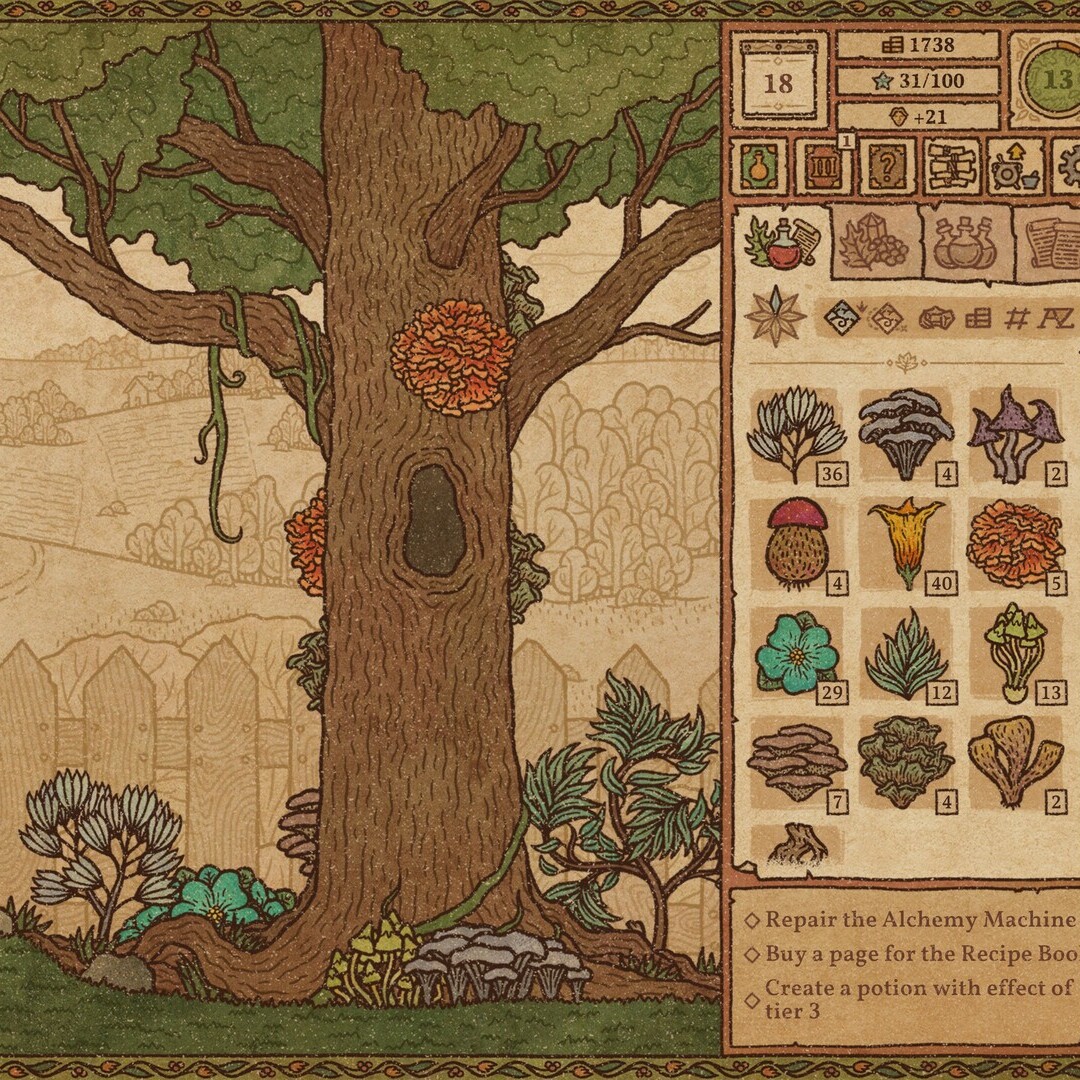
Task: Switch to the potions tab with three flasks
Action: (964, 244)
